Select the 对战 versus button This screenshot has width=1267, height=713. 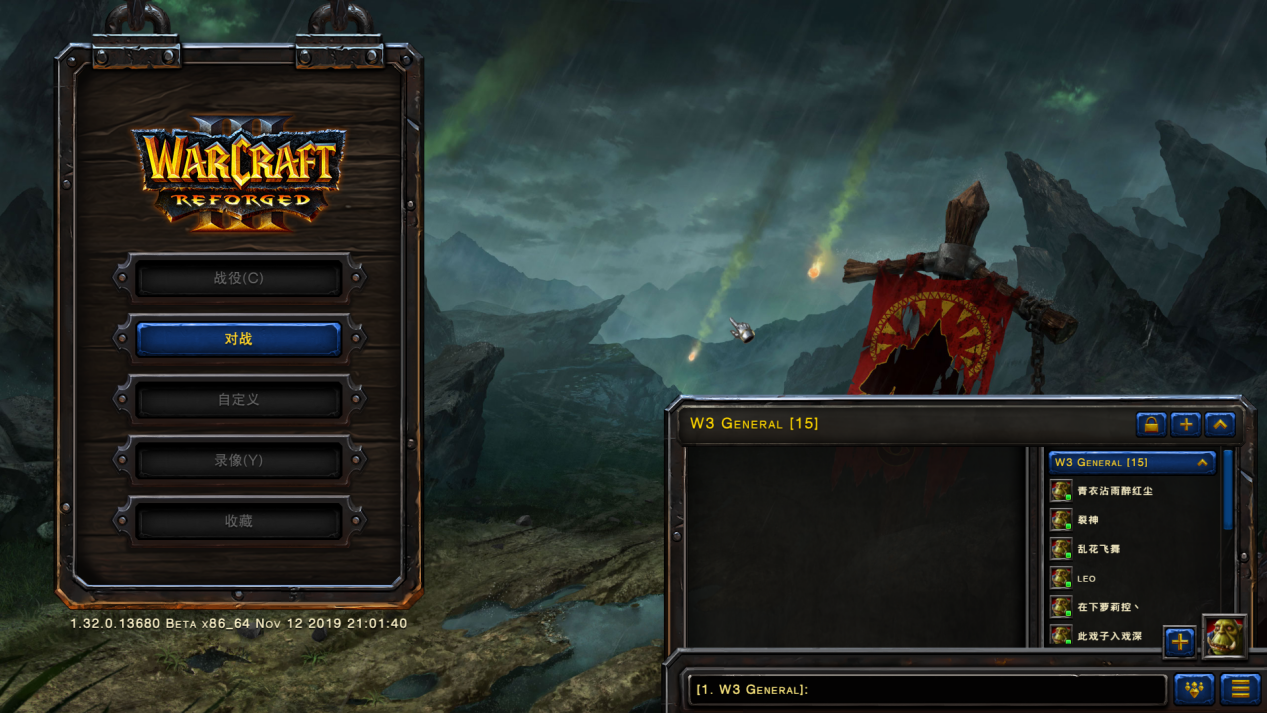pos(238,339)
